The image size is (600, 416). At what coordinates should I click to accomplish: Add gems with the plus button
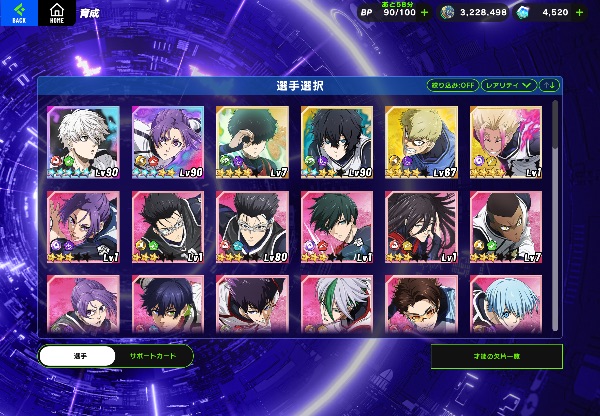[x=579, y=12]
